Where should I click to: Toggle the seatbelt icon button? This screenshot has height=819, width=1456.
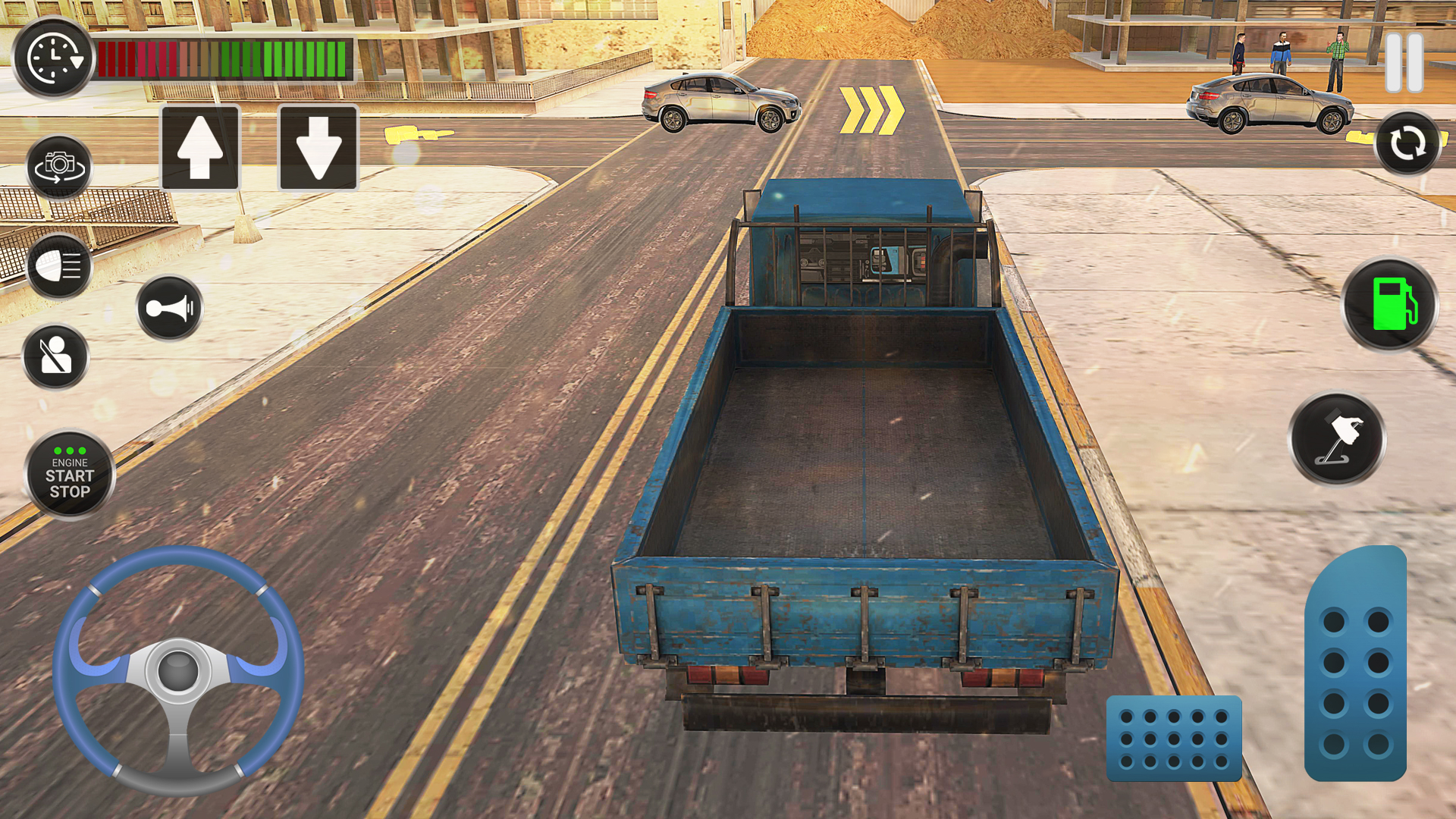(x=56, y=356)
